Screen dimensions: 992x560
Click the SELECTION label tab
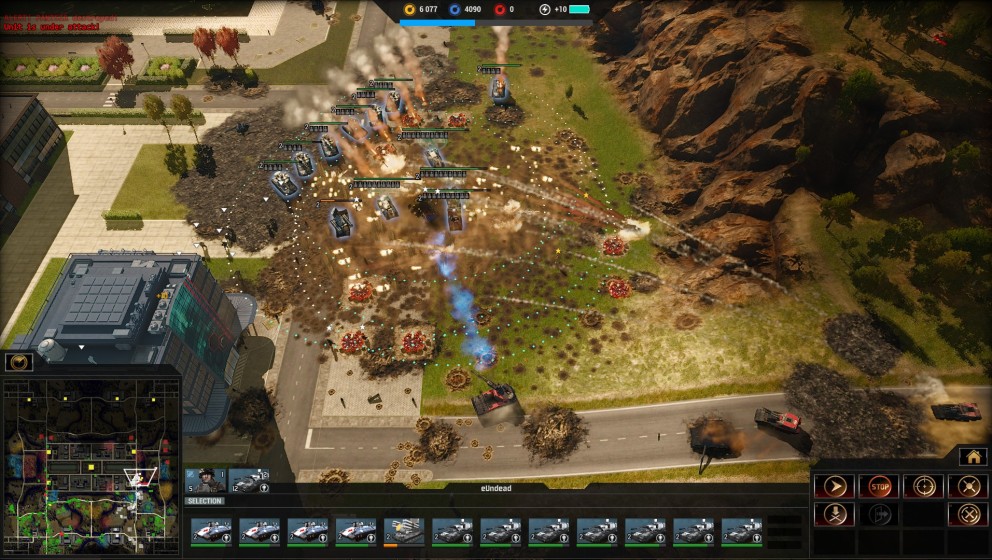tap(205, 501)
